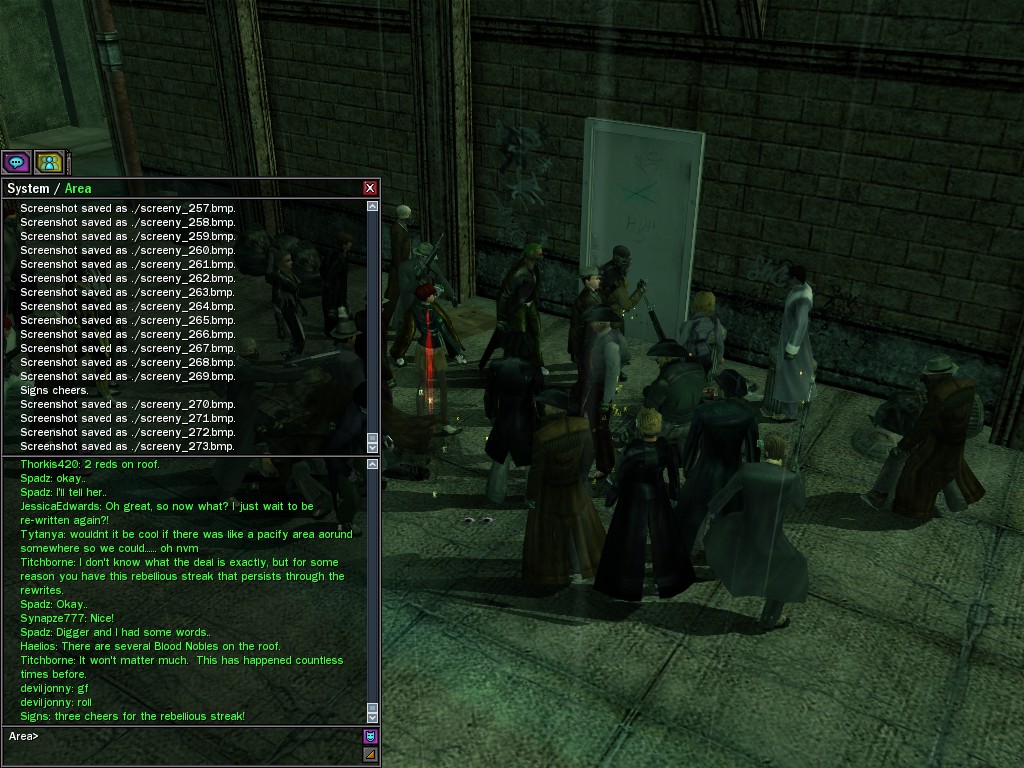
Task: Click the system log pane's down arrow
Action: tap(373, 447)
